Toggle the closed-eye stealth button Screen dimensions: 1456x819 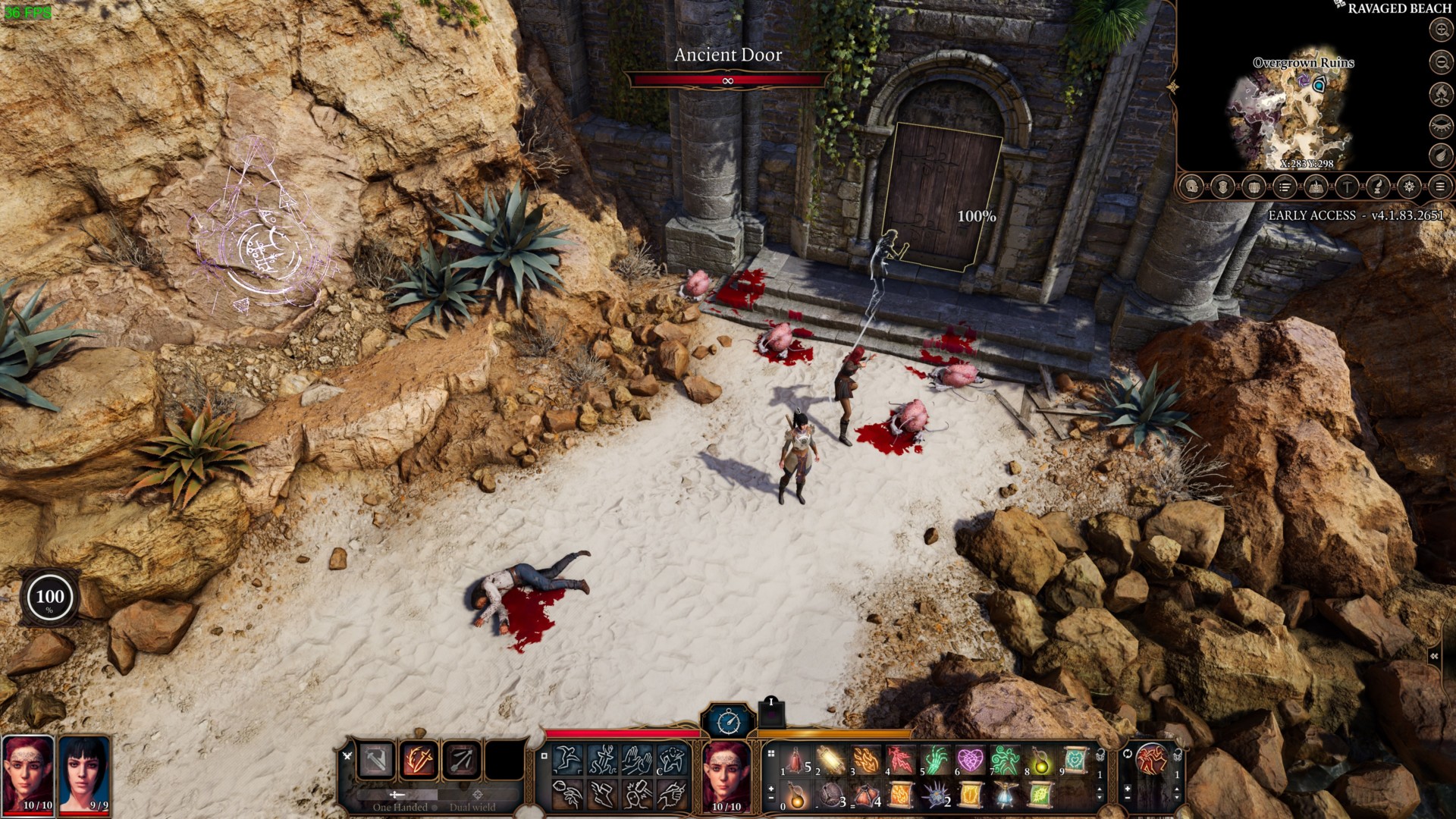click(1440, 125)
